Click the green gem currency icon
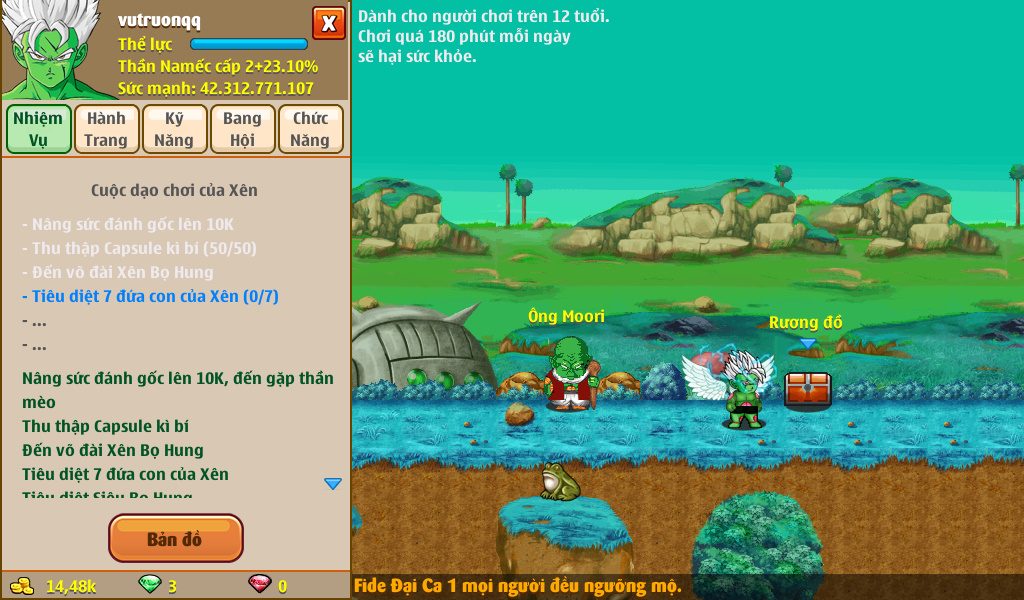The width and height of the screenshot is (1024, 600). 149,585
